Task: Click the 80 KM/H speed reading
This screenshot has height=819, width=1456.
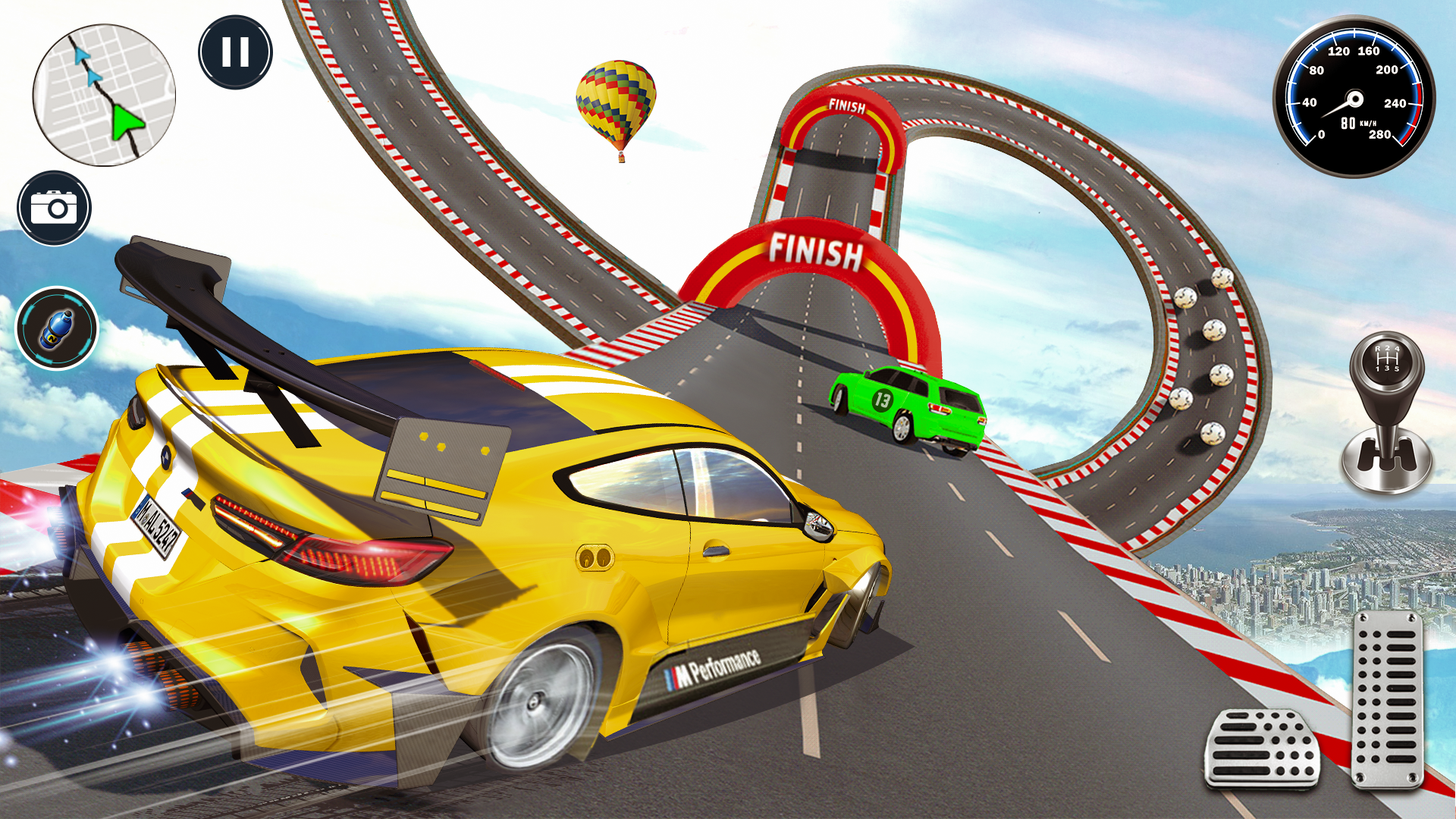Action: (1357, 121)
